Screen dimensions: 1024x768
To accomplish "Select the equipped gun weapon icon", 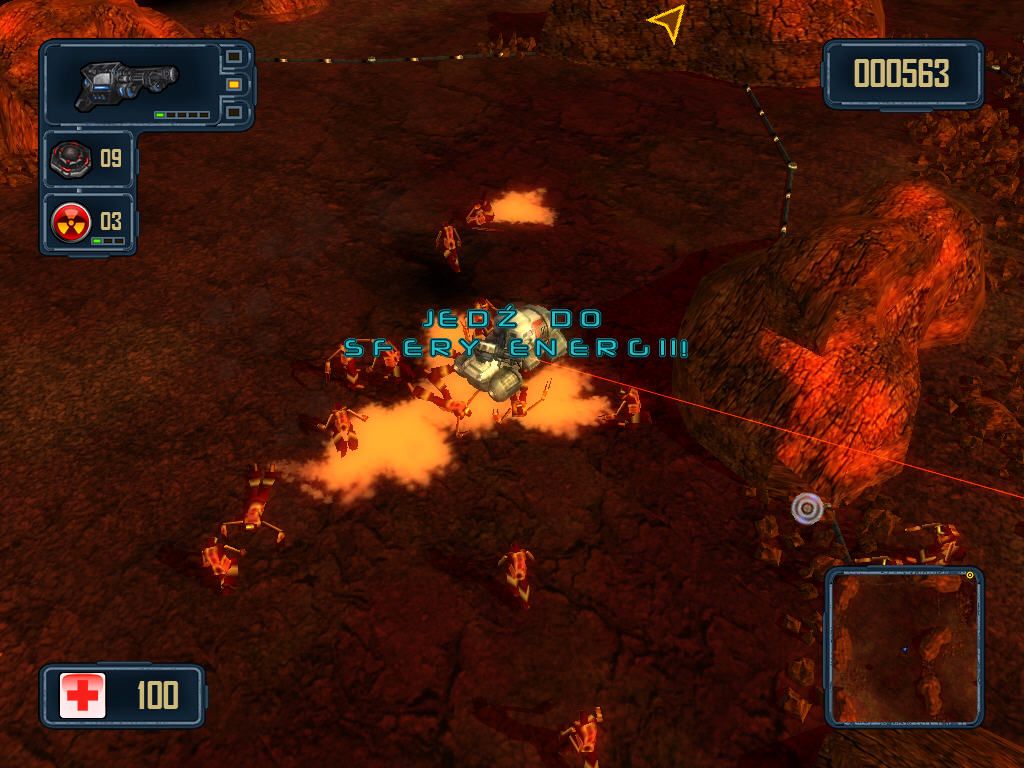I will pyautogui.click(x=127, y=85).
